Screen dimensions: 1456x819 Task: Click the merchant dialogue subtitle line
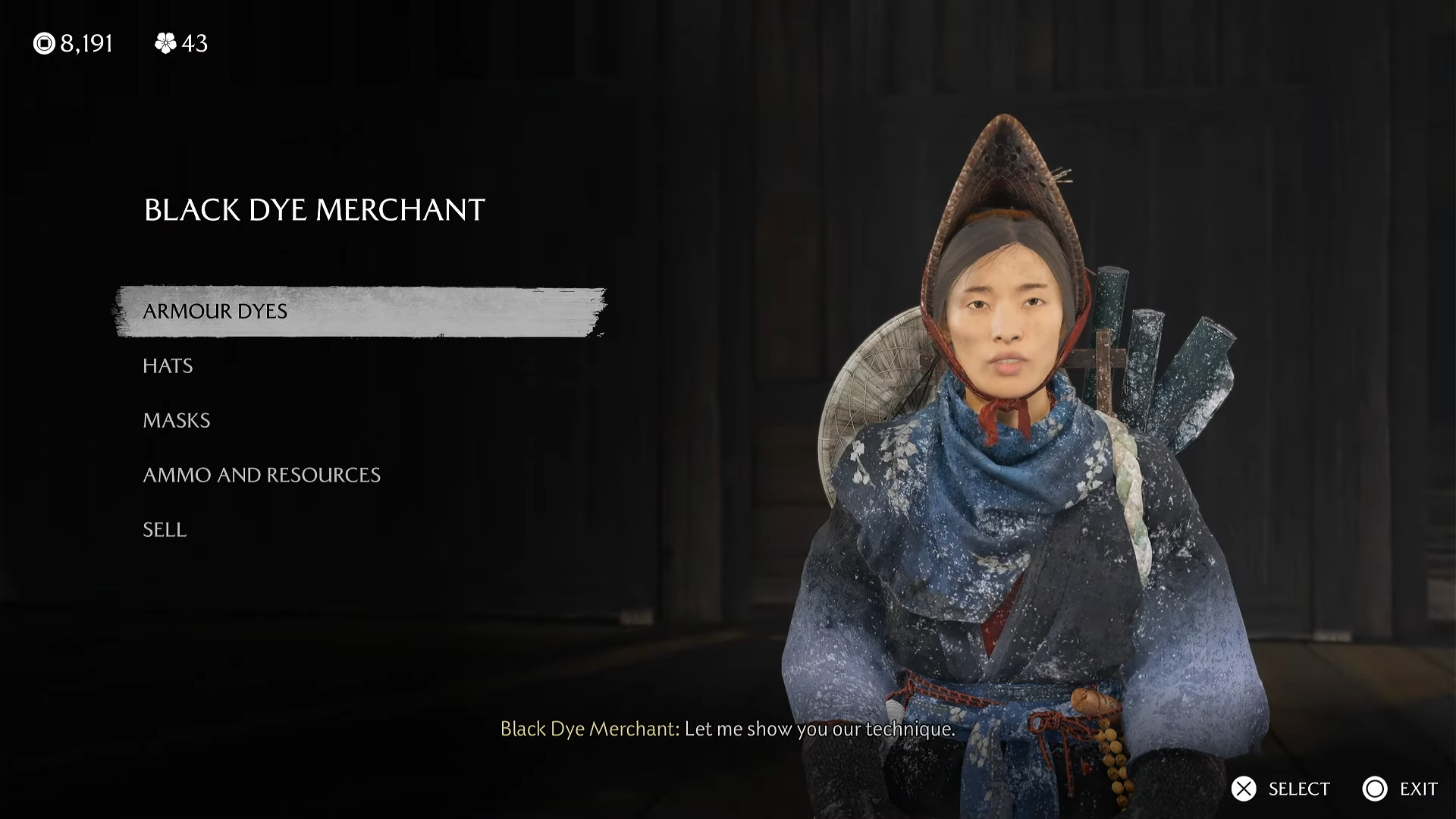click(x=728, y=730)
